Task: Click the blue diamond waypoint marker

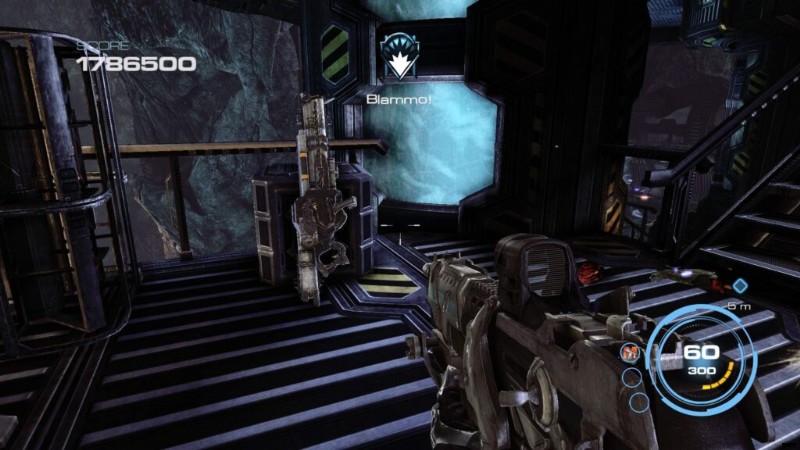Action: point(740,287)
